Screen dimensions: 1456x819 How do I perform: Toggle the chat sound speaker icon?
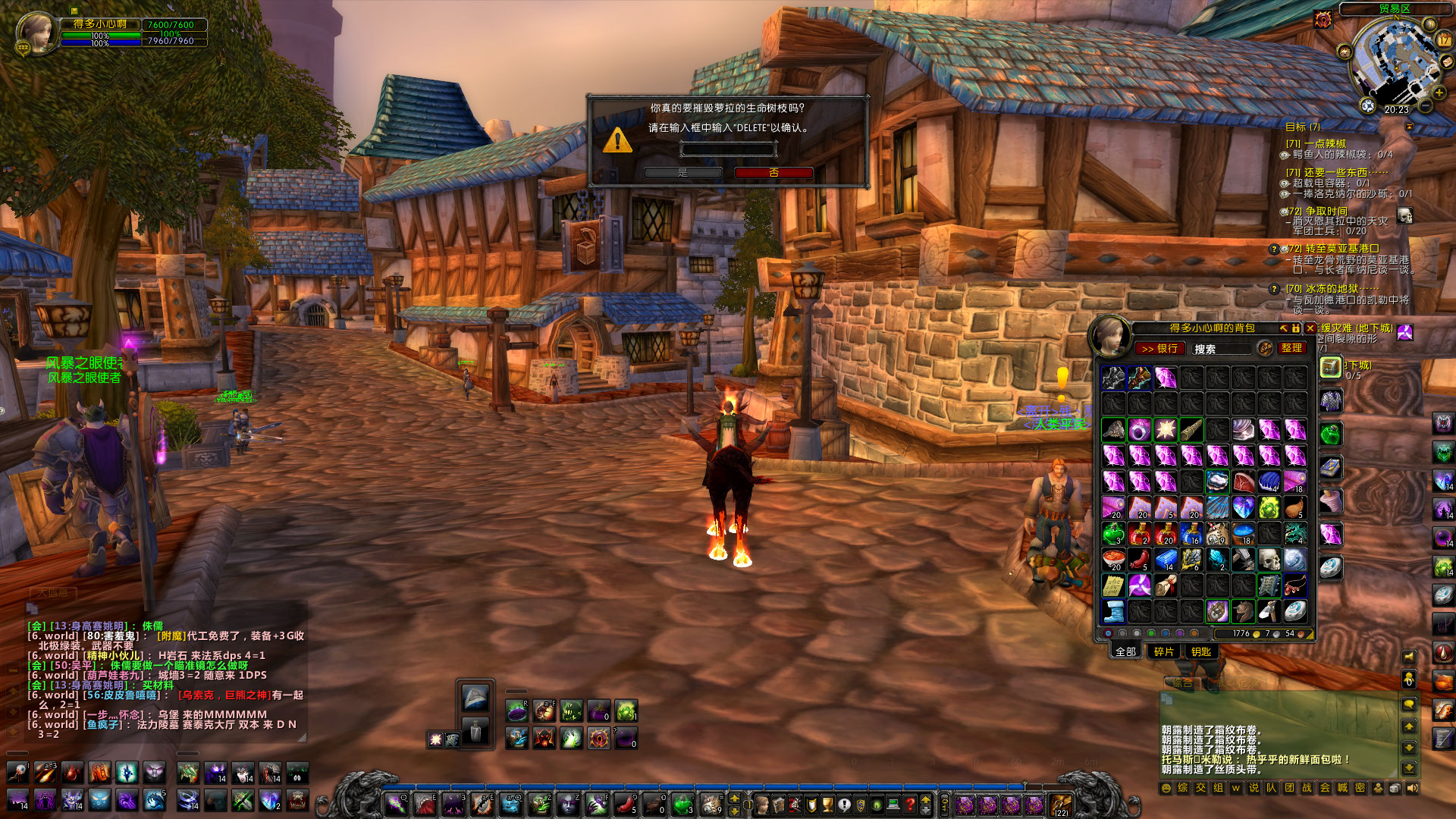(1413, 788)
